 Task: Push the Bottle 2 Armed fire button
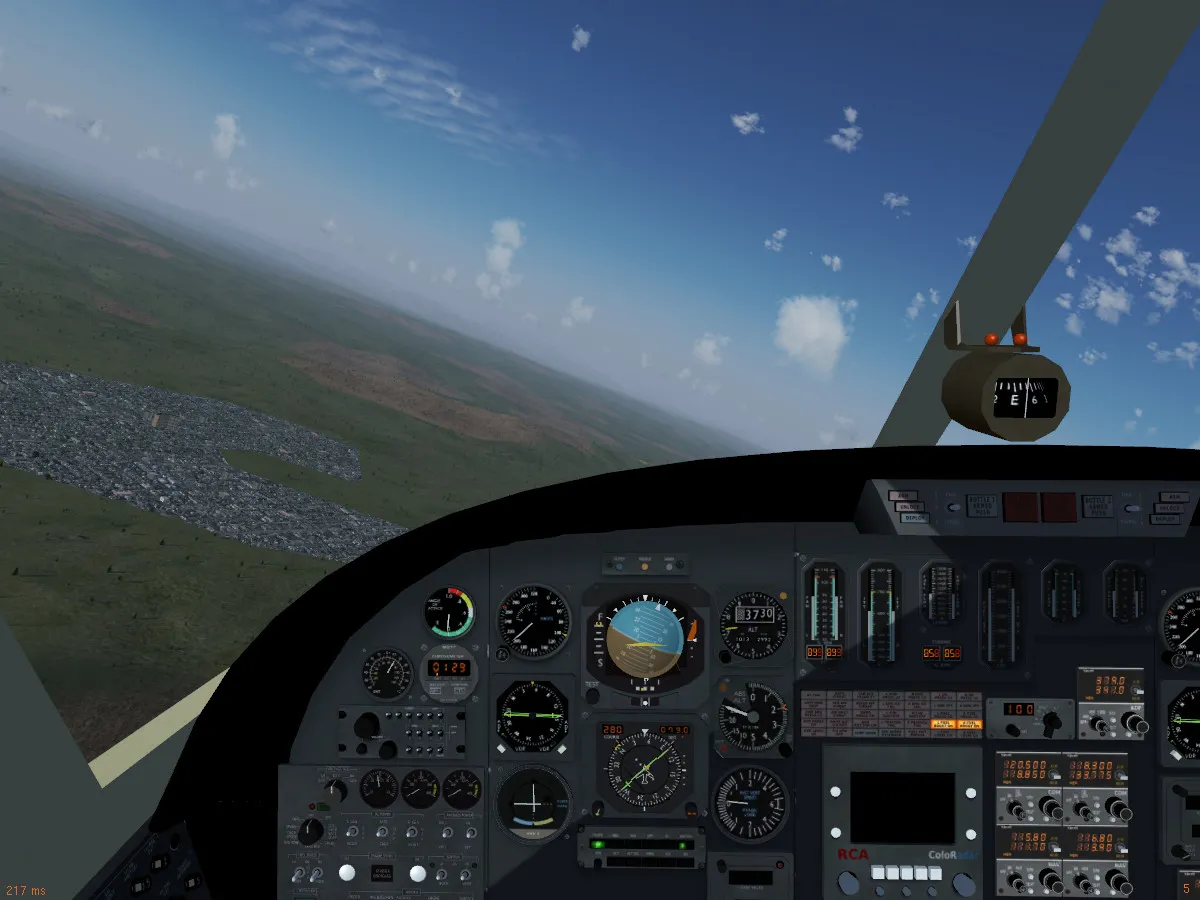click(1096, 506)
